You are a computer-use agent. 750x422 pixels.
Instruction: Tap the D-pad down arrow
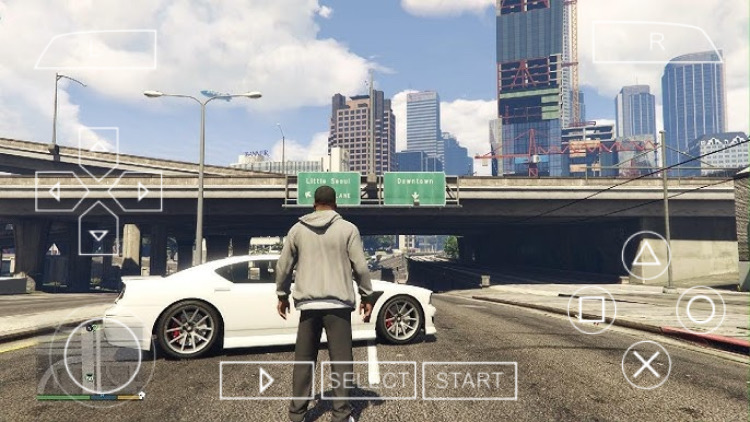[98, 235]
